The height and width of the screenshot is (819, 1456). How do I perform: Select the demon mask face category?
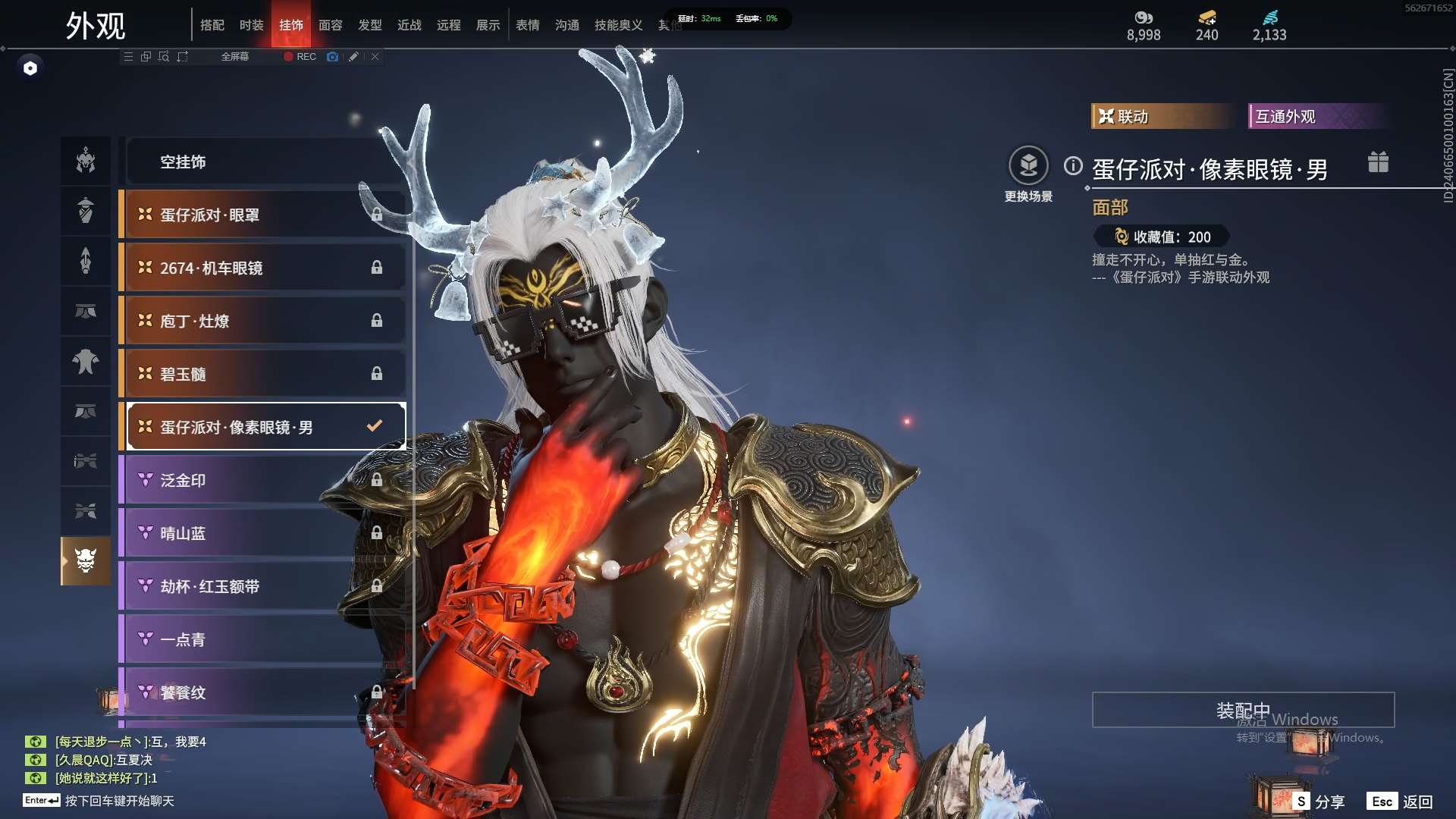86,560
